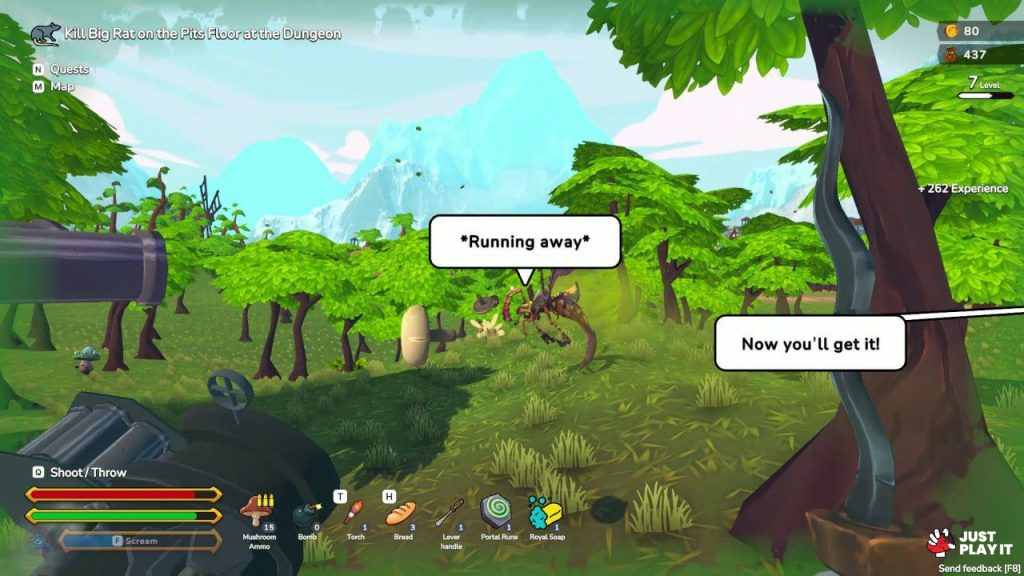Send feedback via the Just Play It link
Screen dimensions: 1024x576
tap(975, 568)
